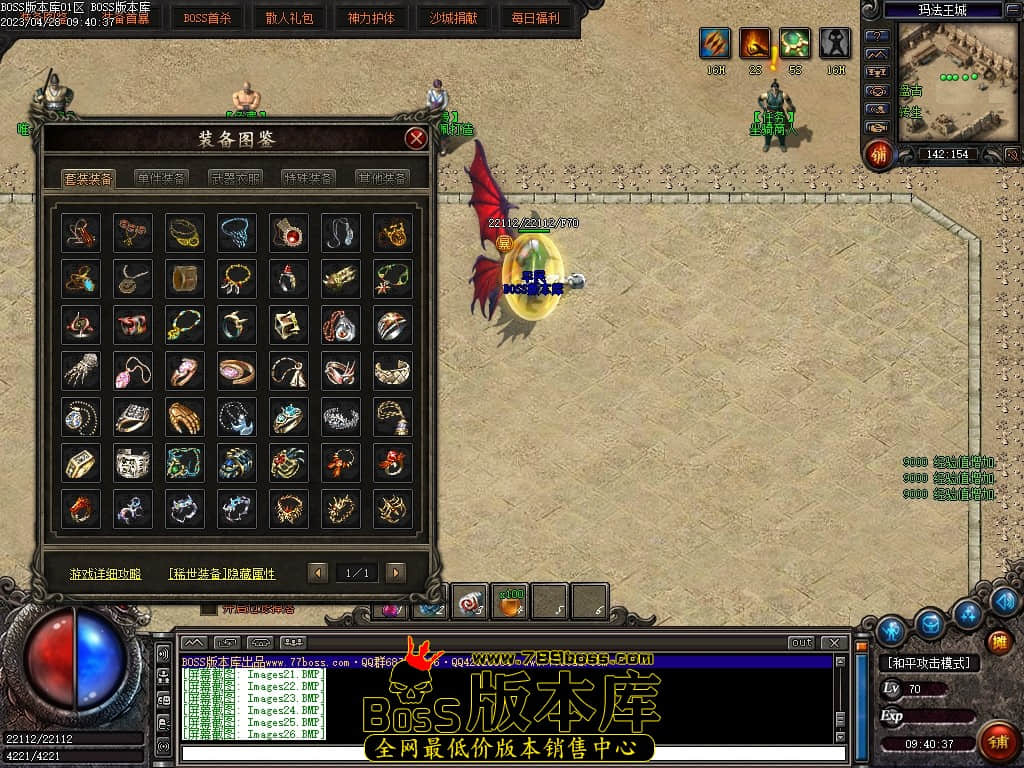Click the 和平攻击模式 attack mode label
Viewport: 1024px width, 768px height.
[928, 663]
